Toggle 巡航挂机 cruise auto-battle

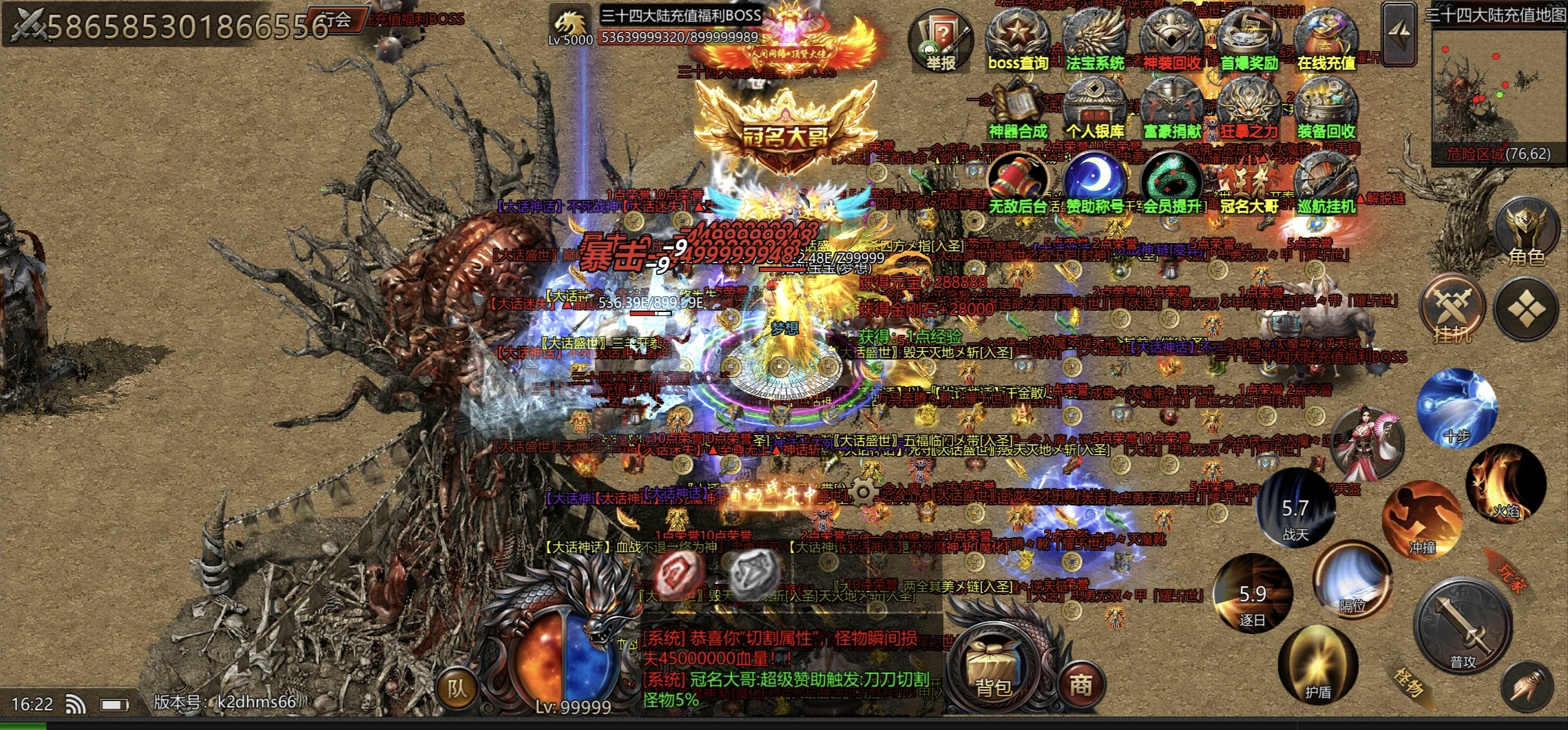pos(1326,182)
